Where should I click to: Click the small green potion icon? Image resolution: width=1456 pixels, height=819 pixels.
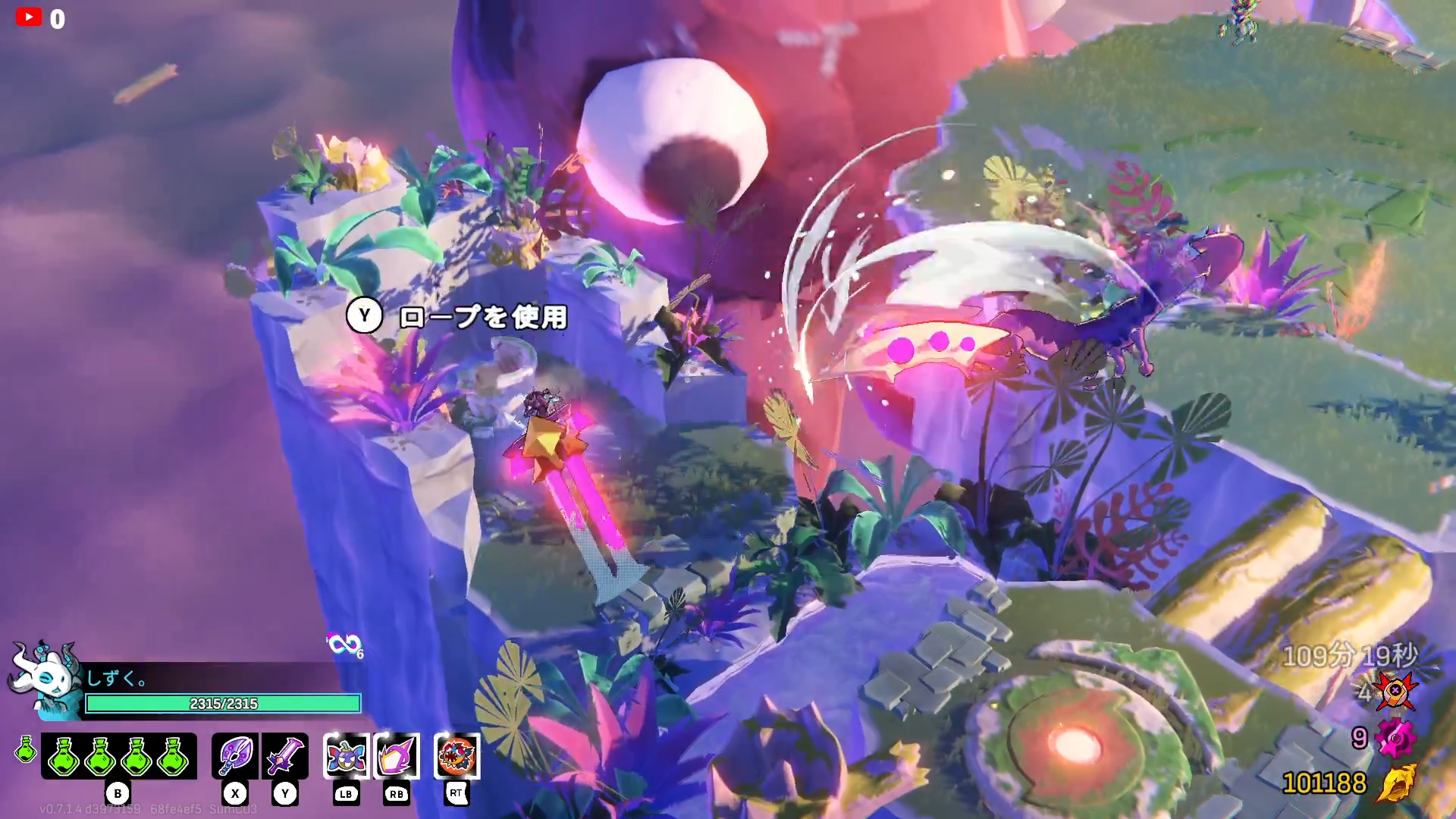coord(26,749)
